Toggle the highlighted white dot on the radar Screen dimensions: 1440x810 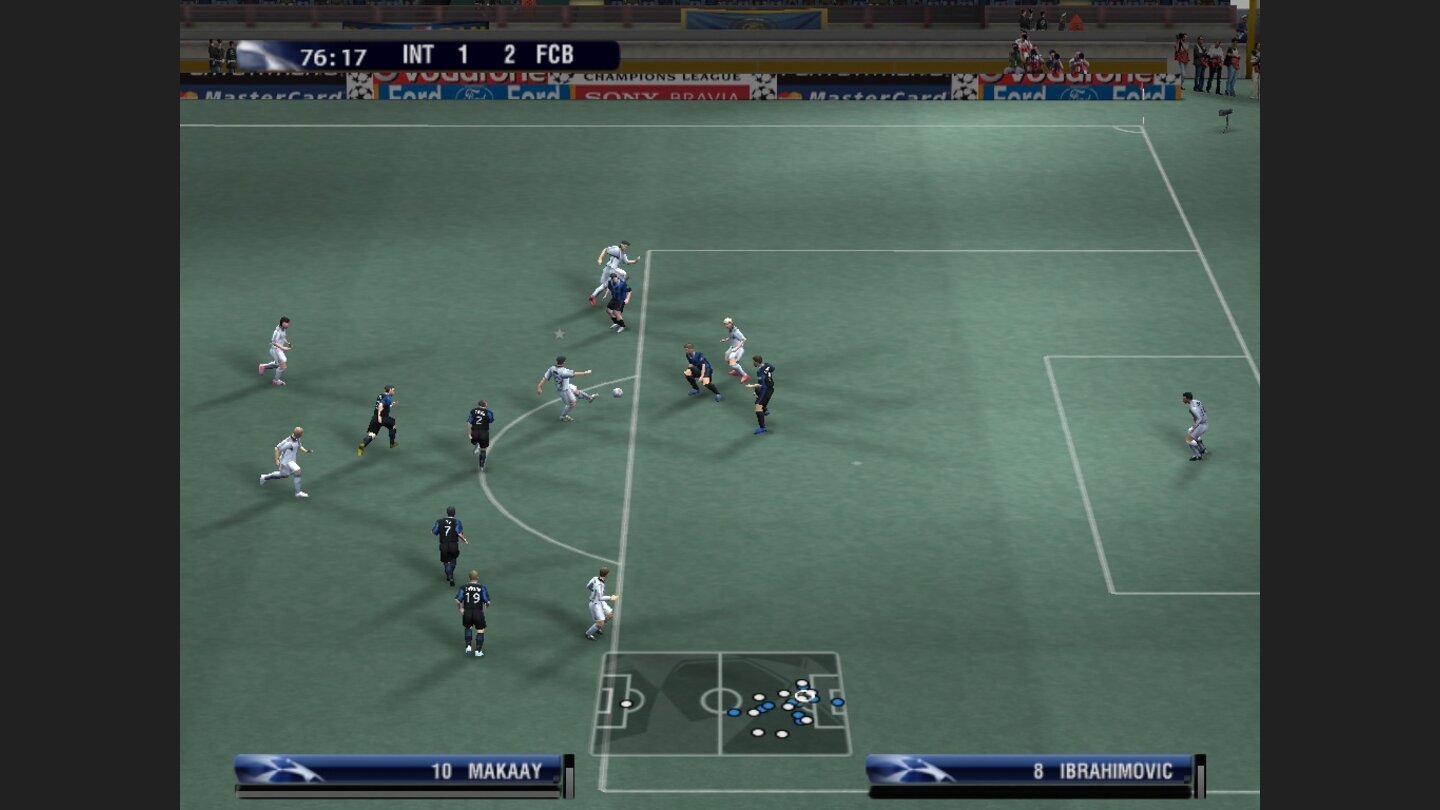pos(805,695)
